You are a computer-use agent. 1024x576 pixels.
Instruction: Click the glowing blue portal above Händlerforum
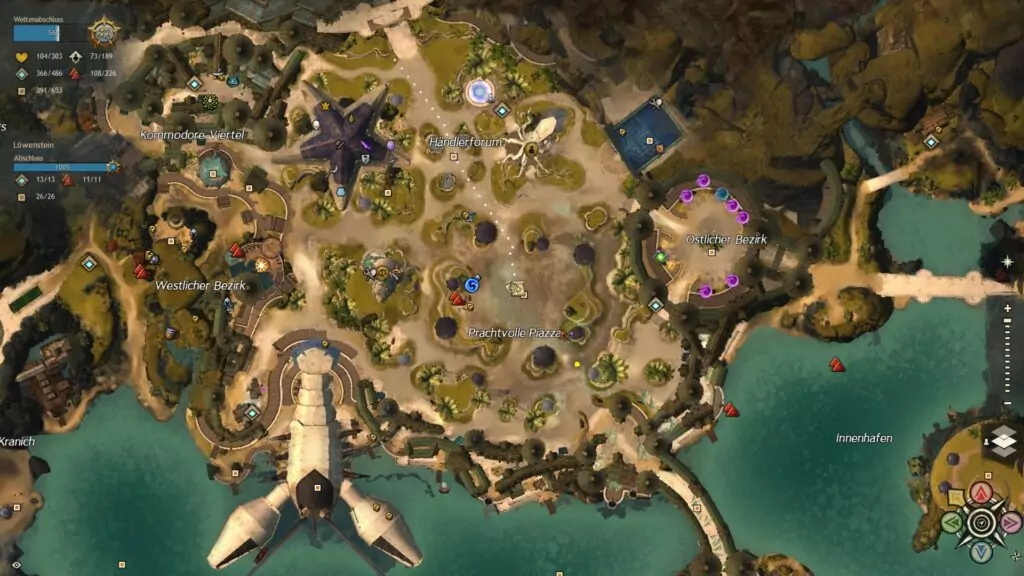(x=480, y=93)
